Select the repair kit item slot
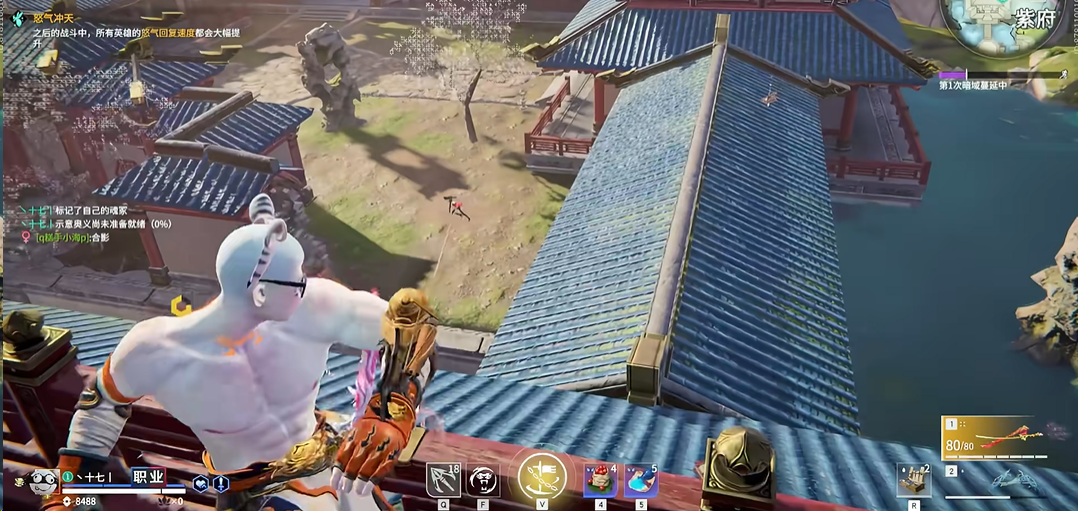Screen dimensions: 1078x511 (x=913, y=480)
